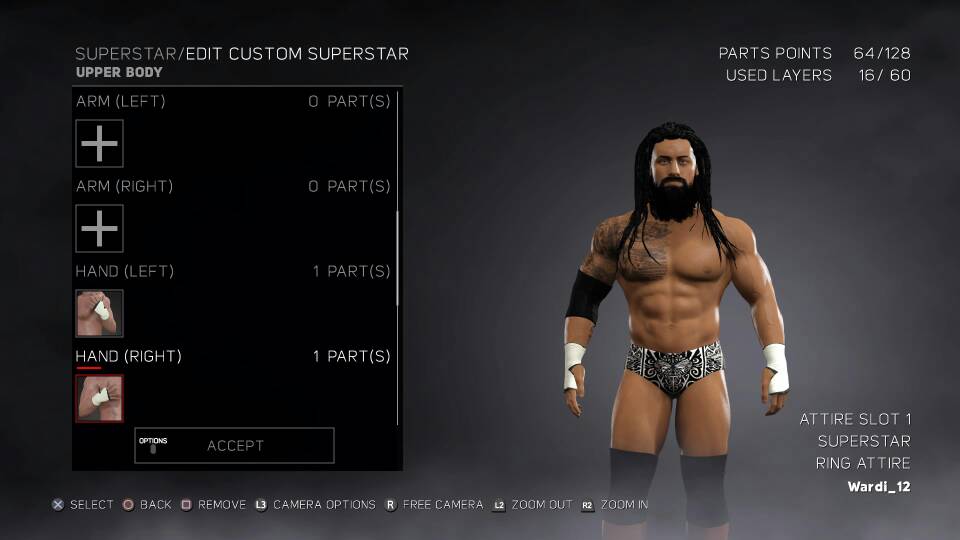Viewport: 960px width, 540px height.
Task: Add a part to Arm (Right)
Action: coord(100,229)
